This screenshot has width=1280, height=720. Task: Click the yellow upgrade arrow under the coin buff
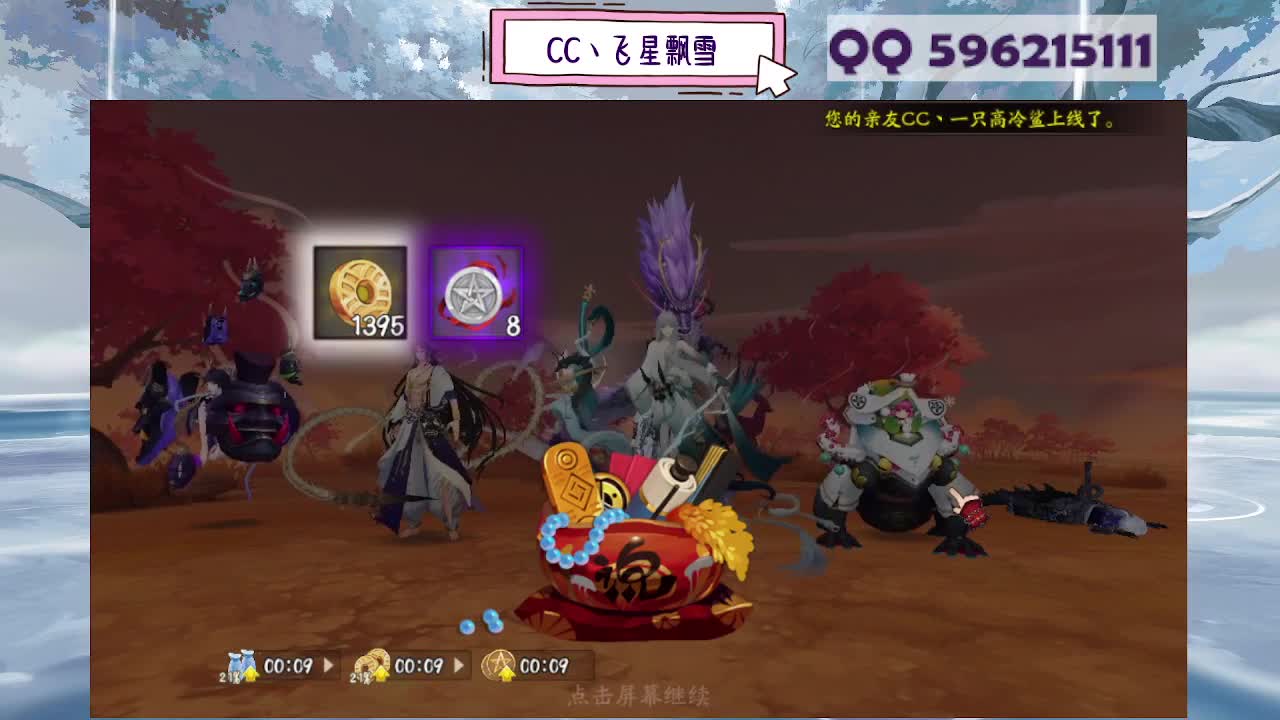point(381,673)
